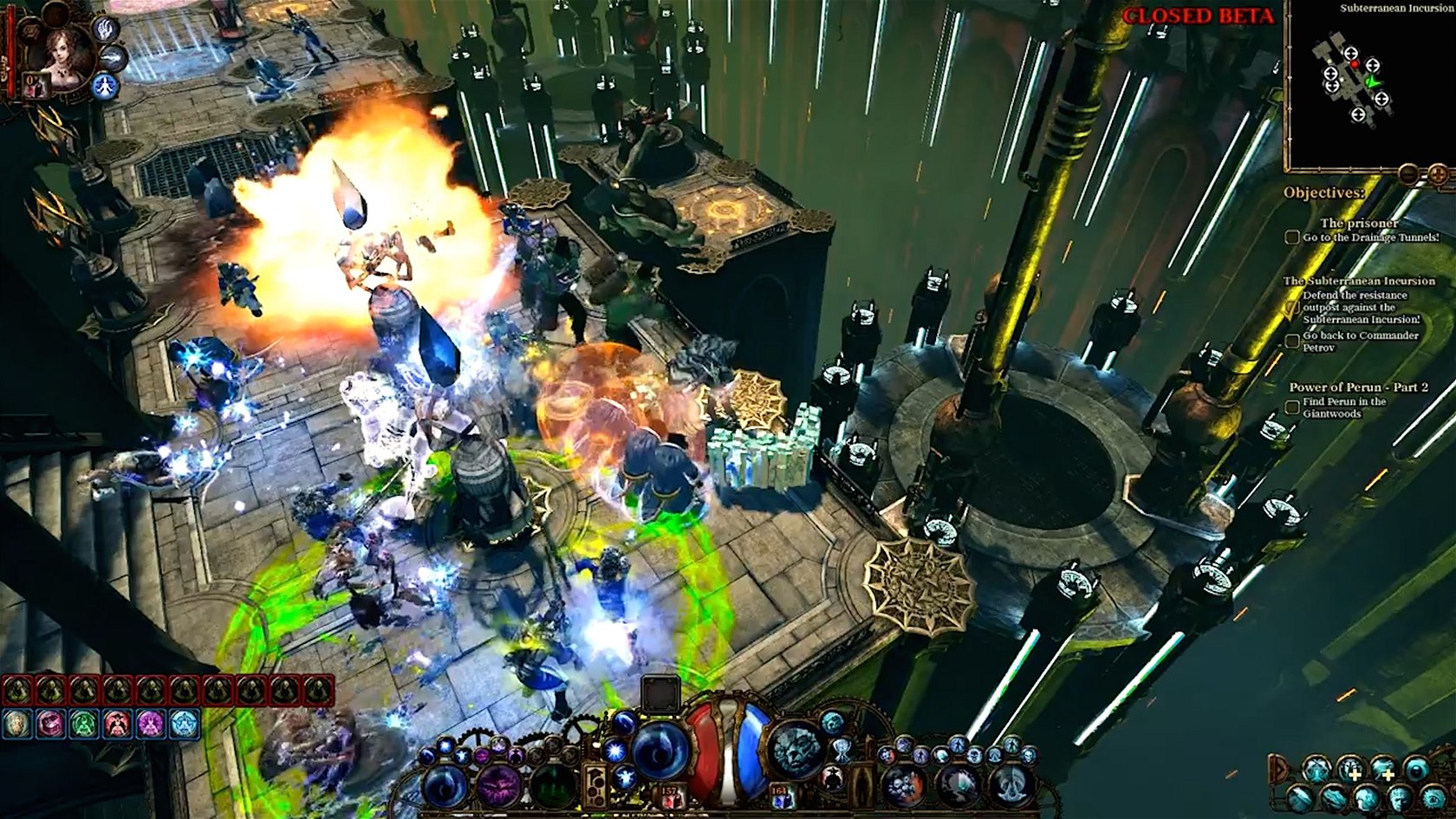This screenshot has width=1456, height=819.
Task: Activate the large blue swirl primary skill
Action: click(661, 749)
